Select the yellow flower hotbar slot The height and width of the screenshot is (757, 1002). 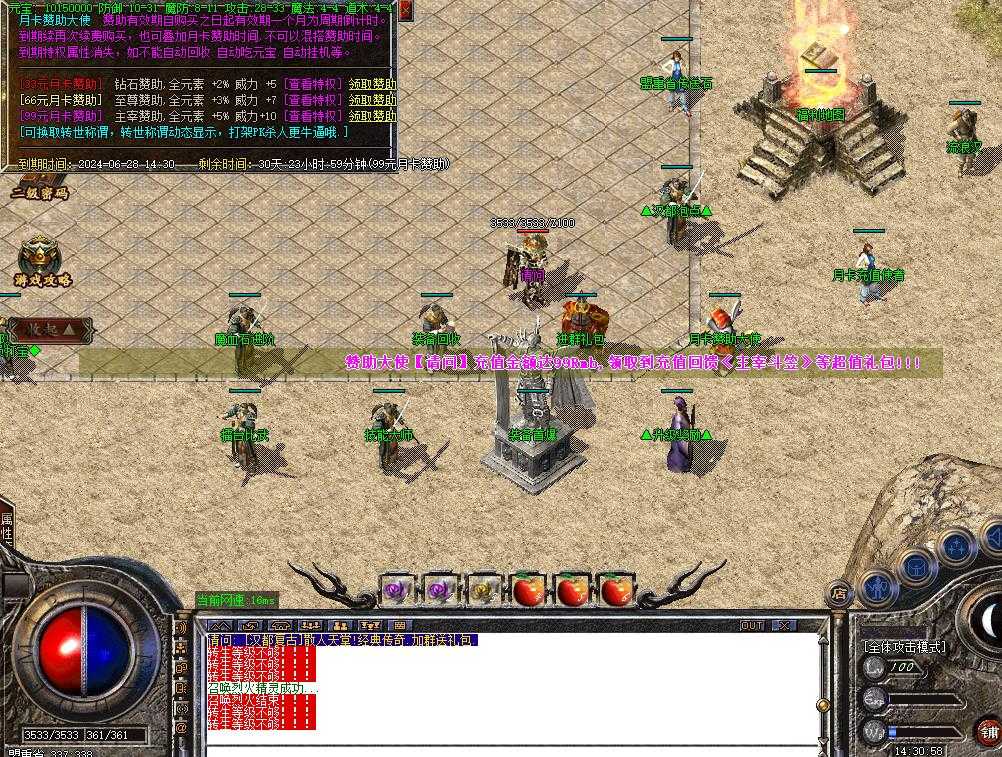[484, 591]
